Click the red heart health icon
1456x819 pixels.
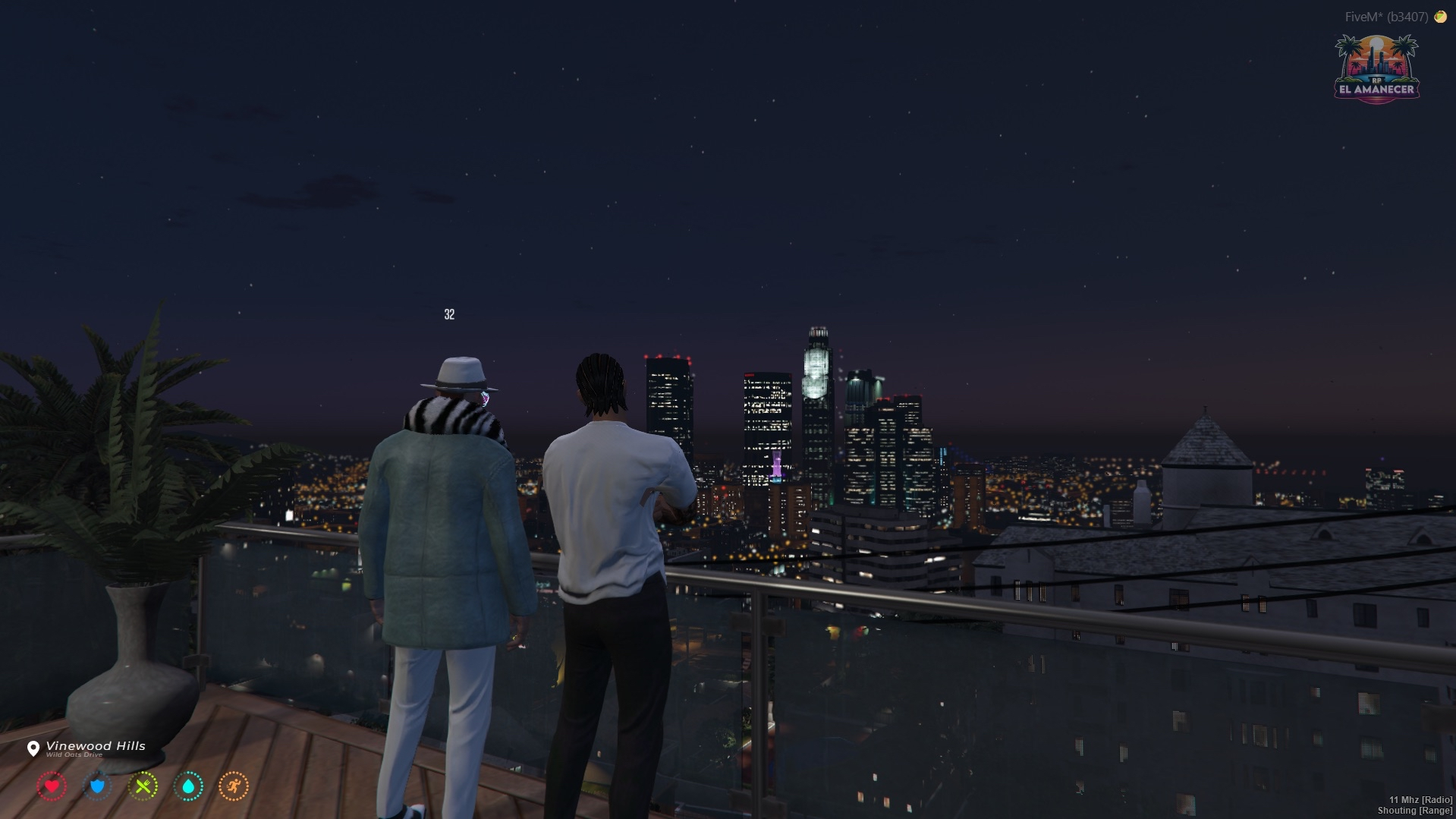point(52,786)
